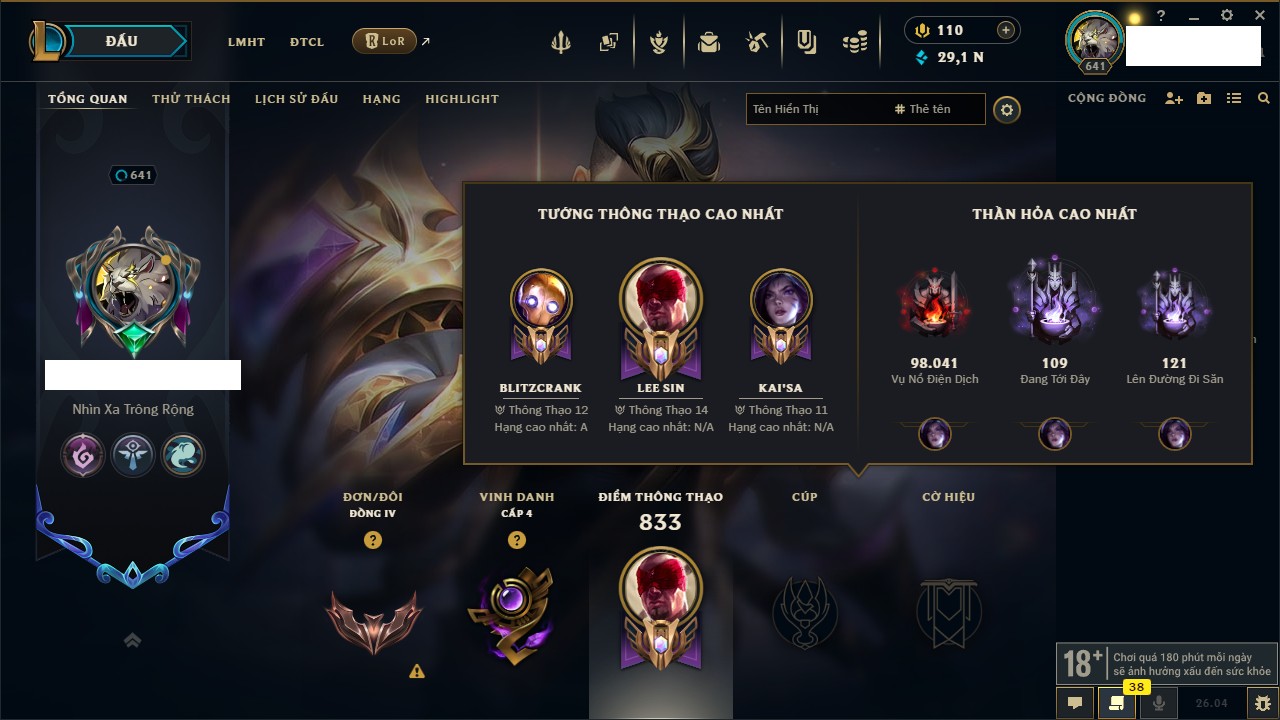This screenshot has height=720, width=1280.
Task: Click the gear button beside the search field
Action: click(x=1007, y=110)
